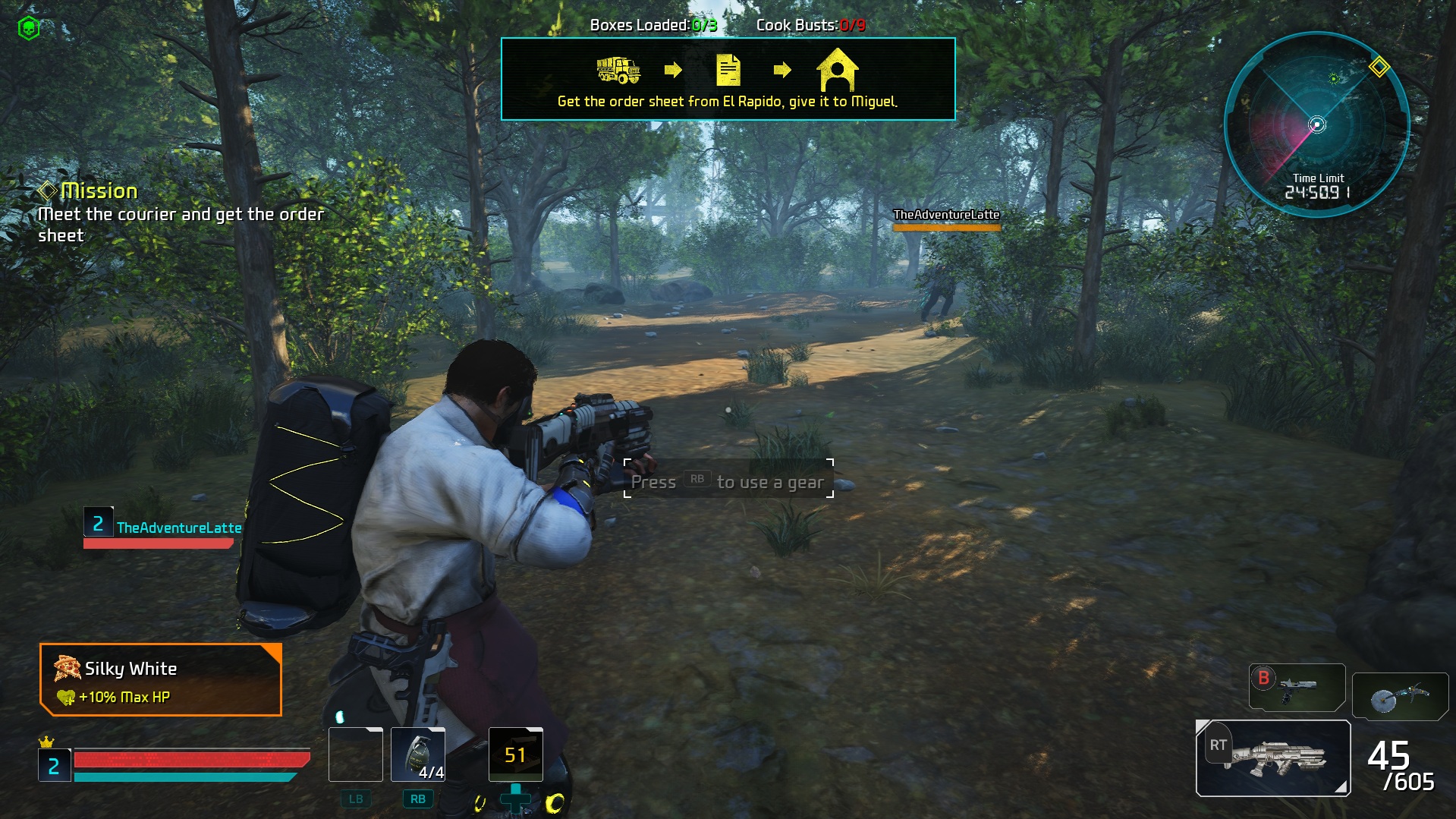The image size is (1456, 819).
Task: Switch to the sidearm pistol slot
Action: tap(1297, 688)
